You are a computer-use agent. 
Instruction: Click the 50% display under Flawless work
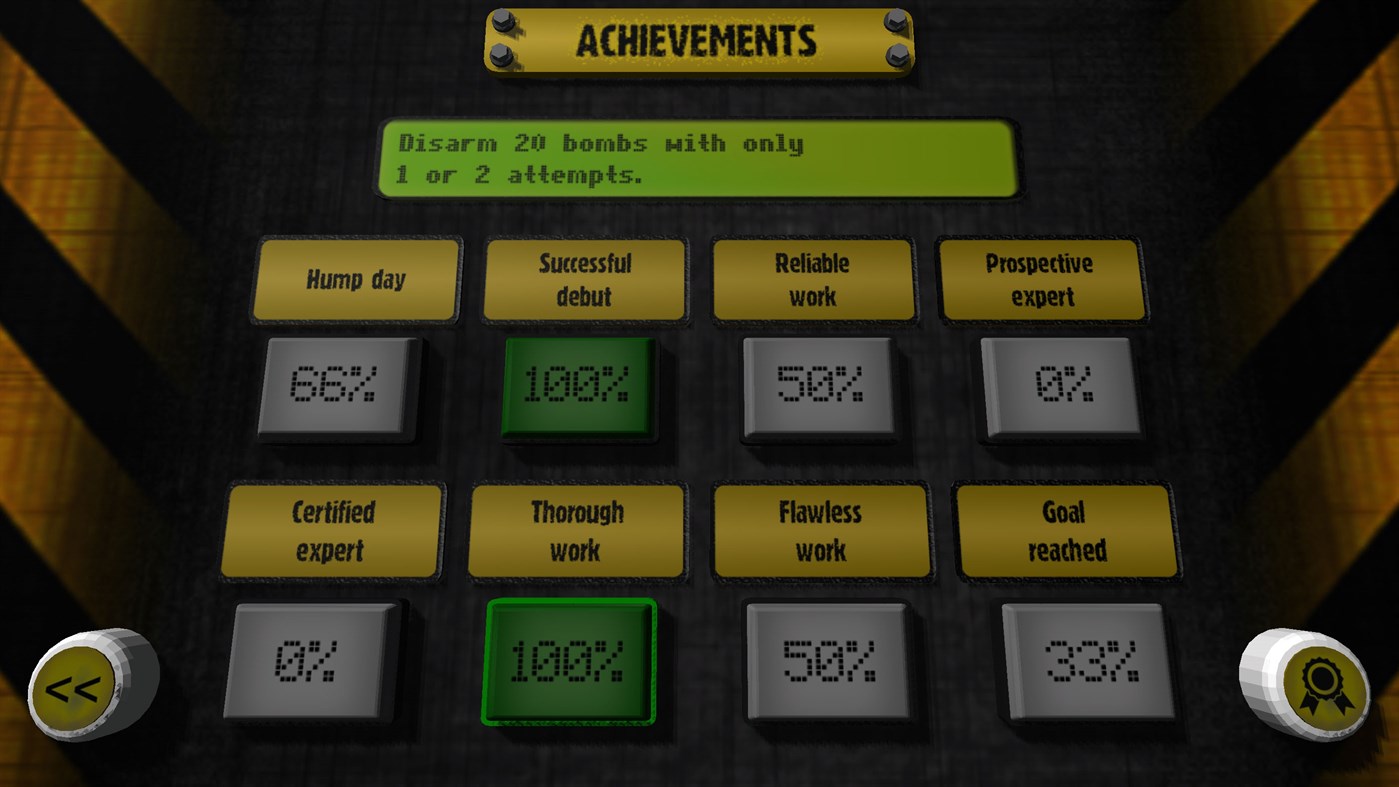(x=827, y=660)
